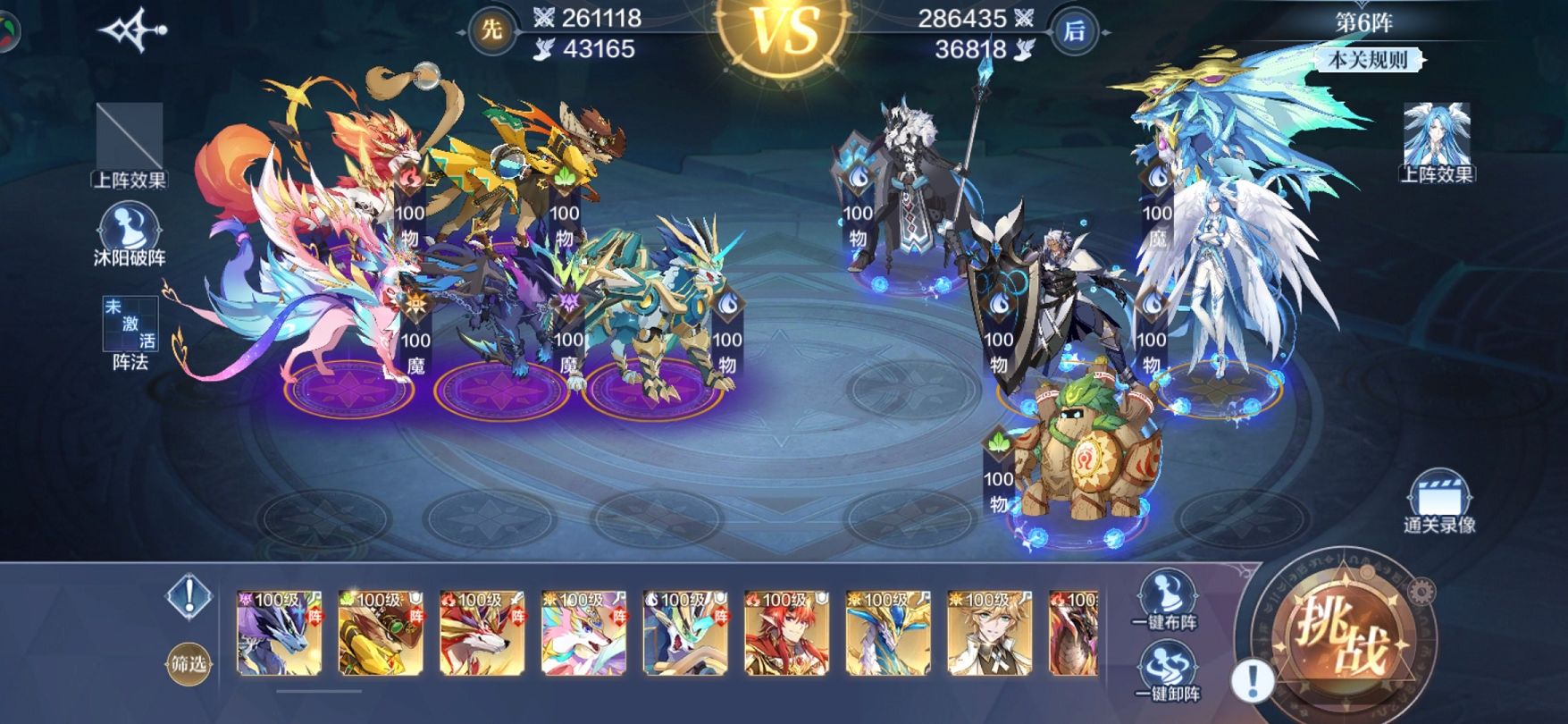
Task: Pick the blue and gold dragon card
Action: tap(888, 633)
